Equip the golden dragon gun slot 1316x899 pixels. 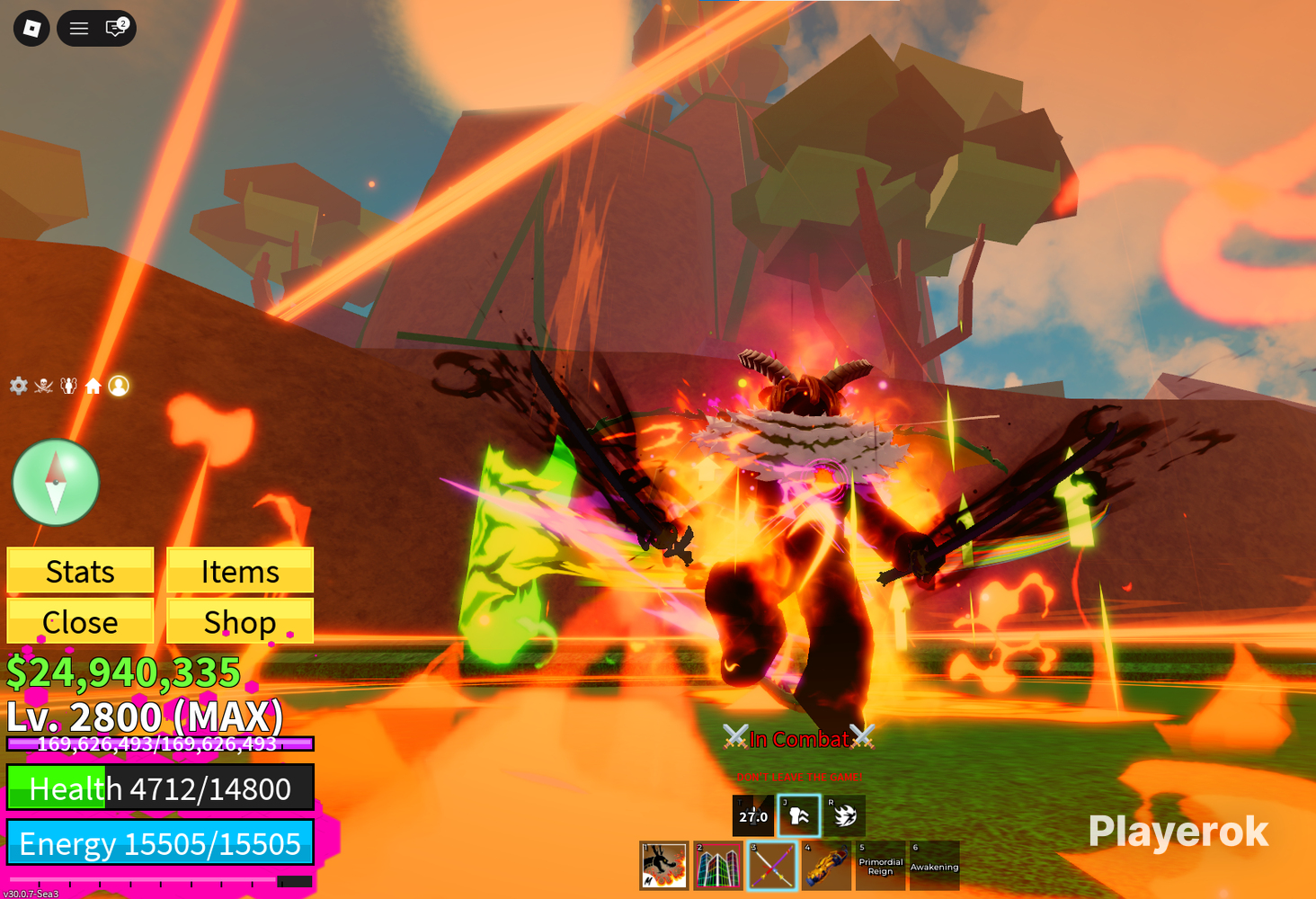pyautogui.click(x=826, y=866)
